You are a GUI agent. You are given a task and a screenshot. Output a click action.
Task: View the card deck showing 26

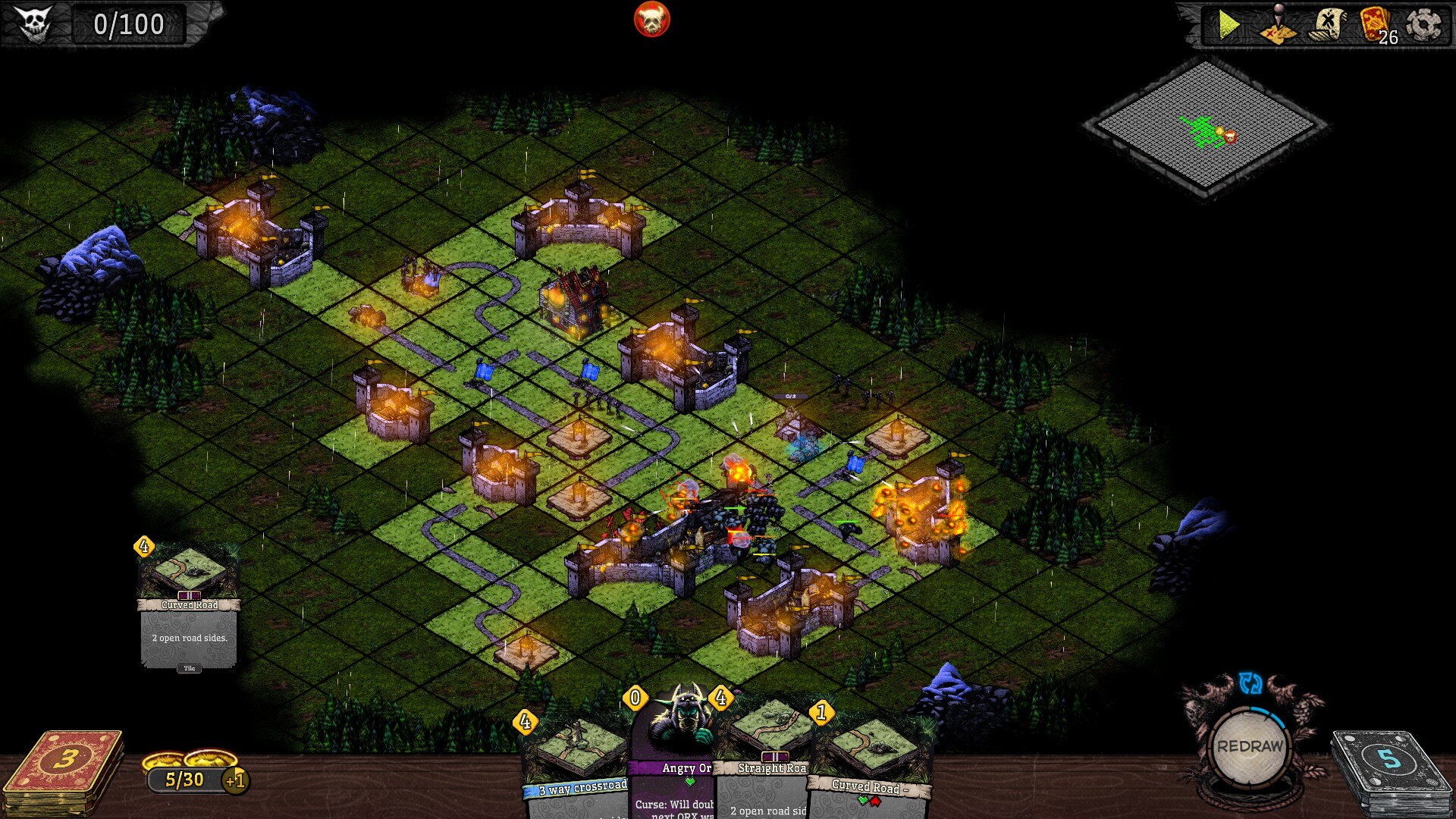pos(1376,26)
